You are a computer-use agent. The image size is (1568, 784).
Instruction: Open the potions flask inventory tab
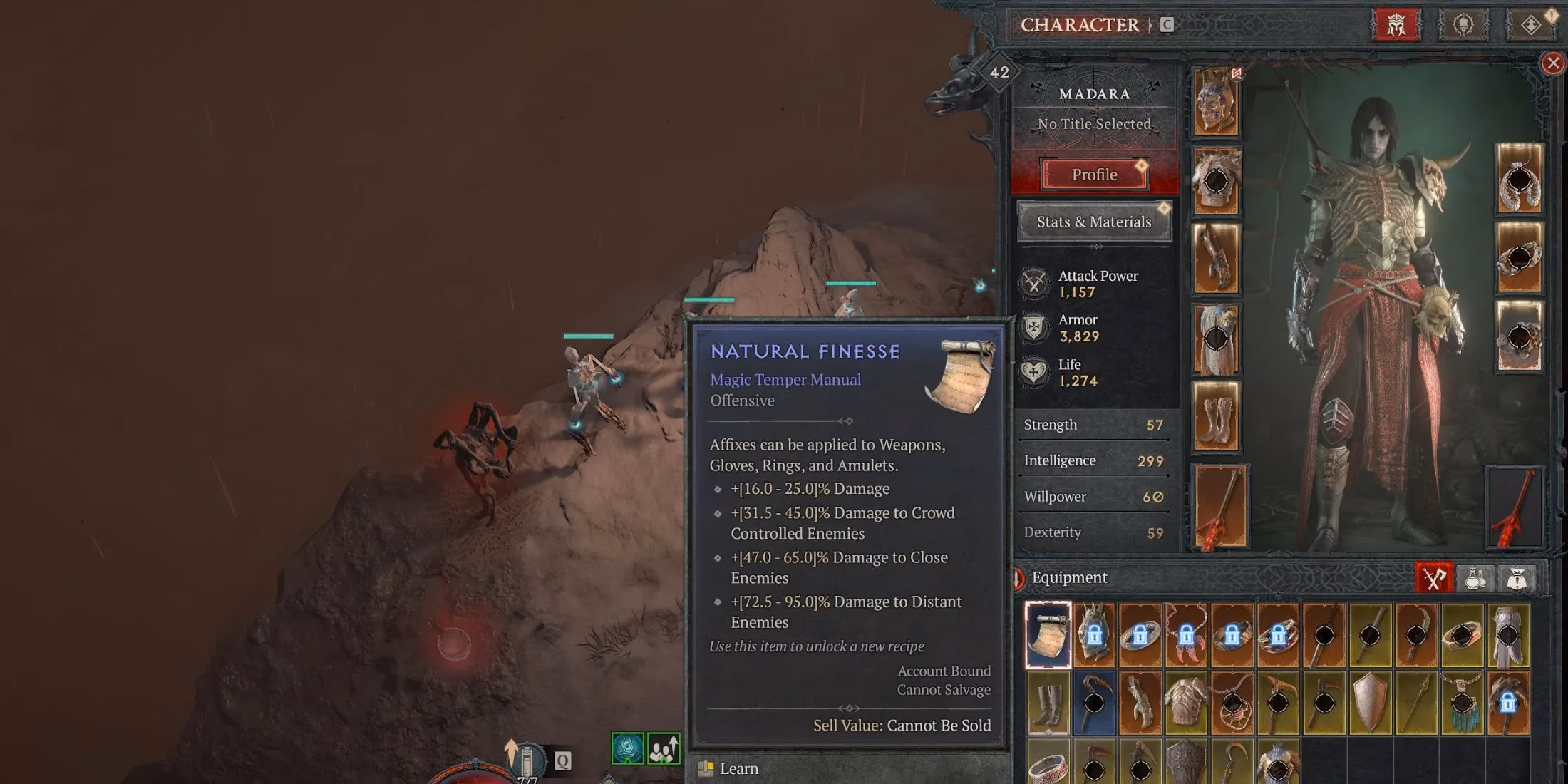[1474, 577]
